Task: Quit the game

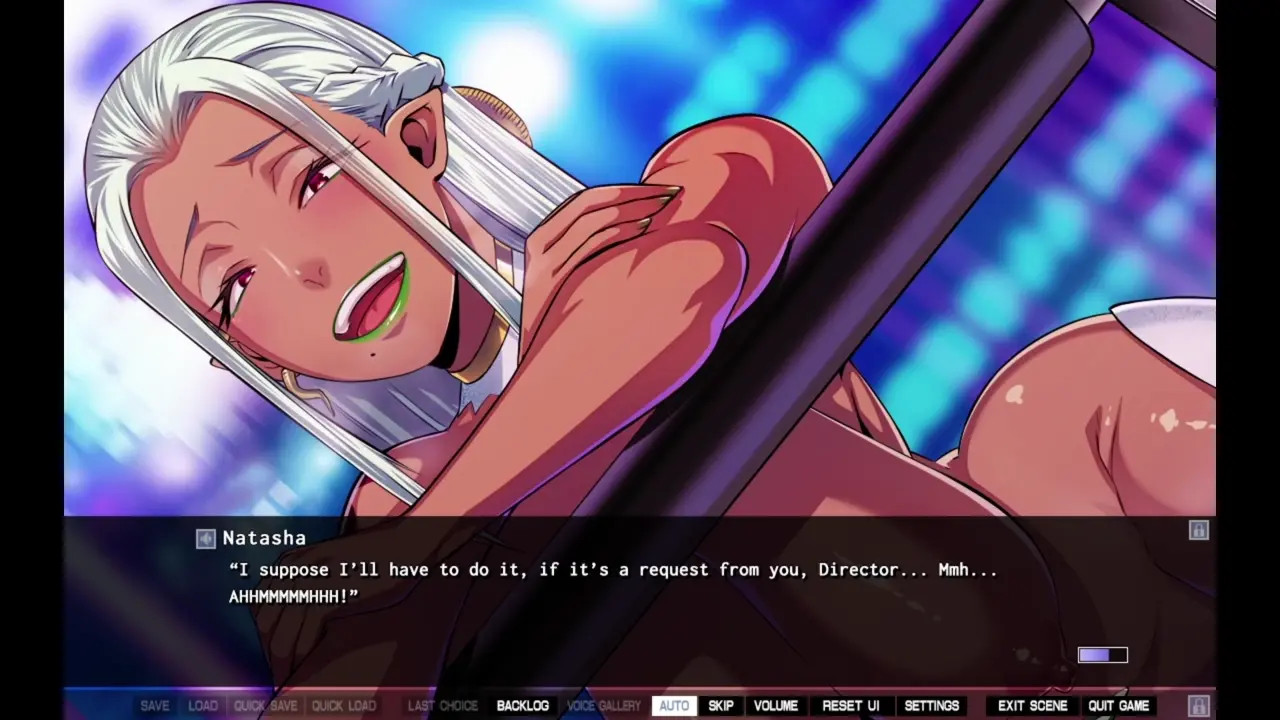Action: point(1119,706)
